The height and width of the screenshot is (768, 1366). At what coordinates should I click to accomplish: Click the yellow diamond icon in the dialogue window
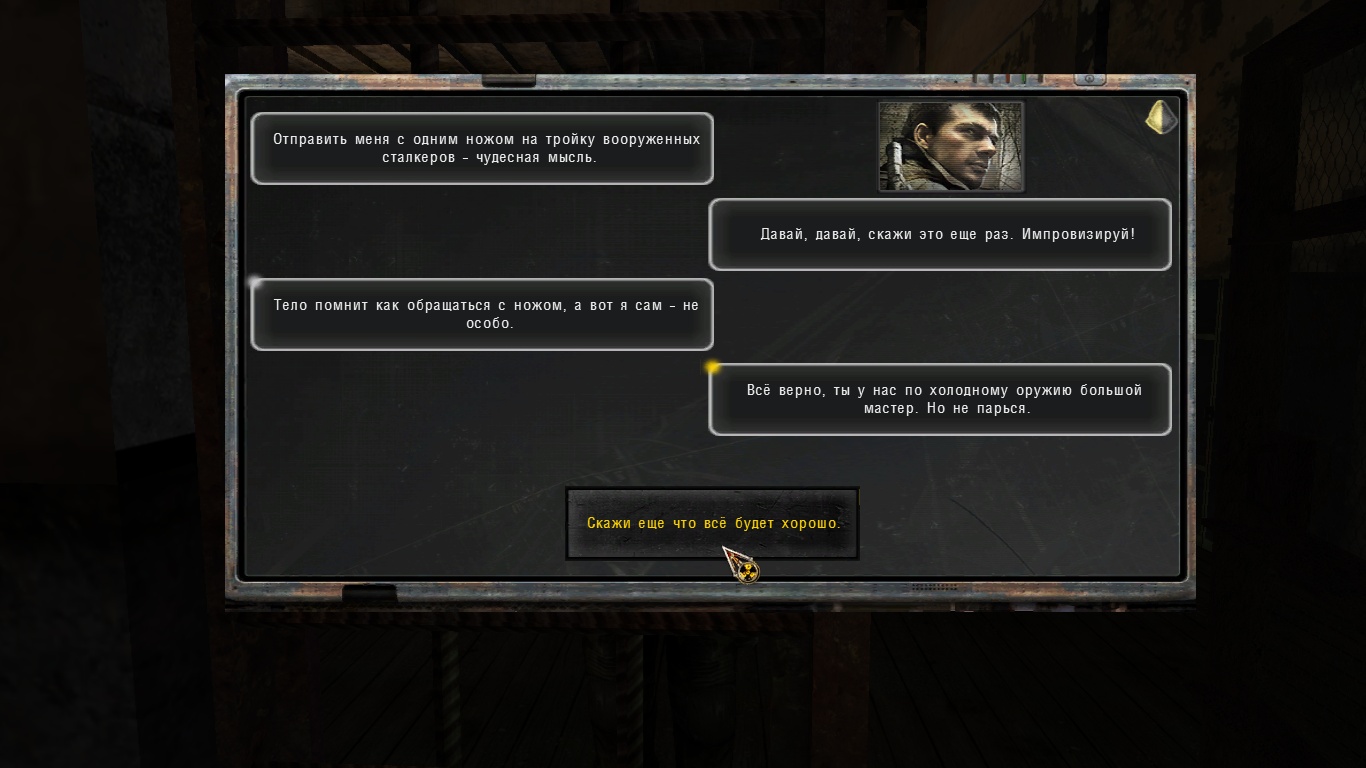coord(1160,118)
